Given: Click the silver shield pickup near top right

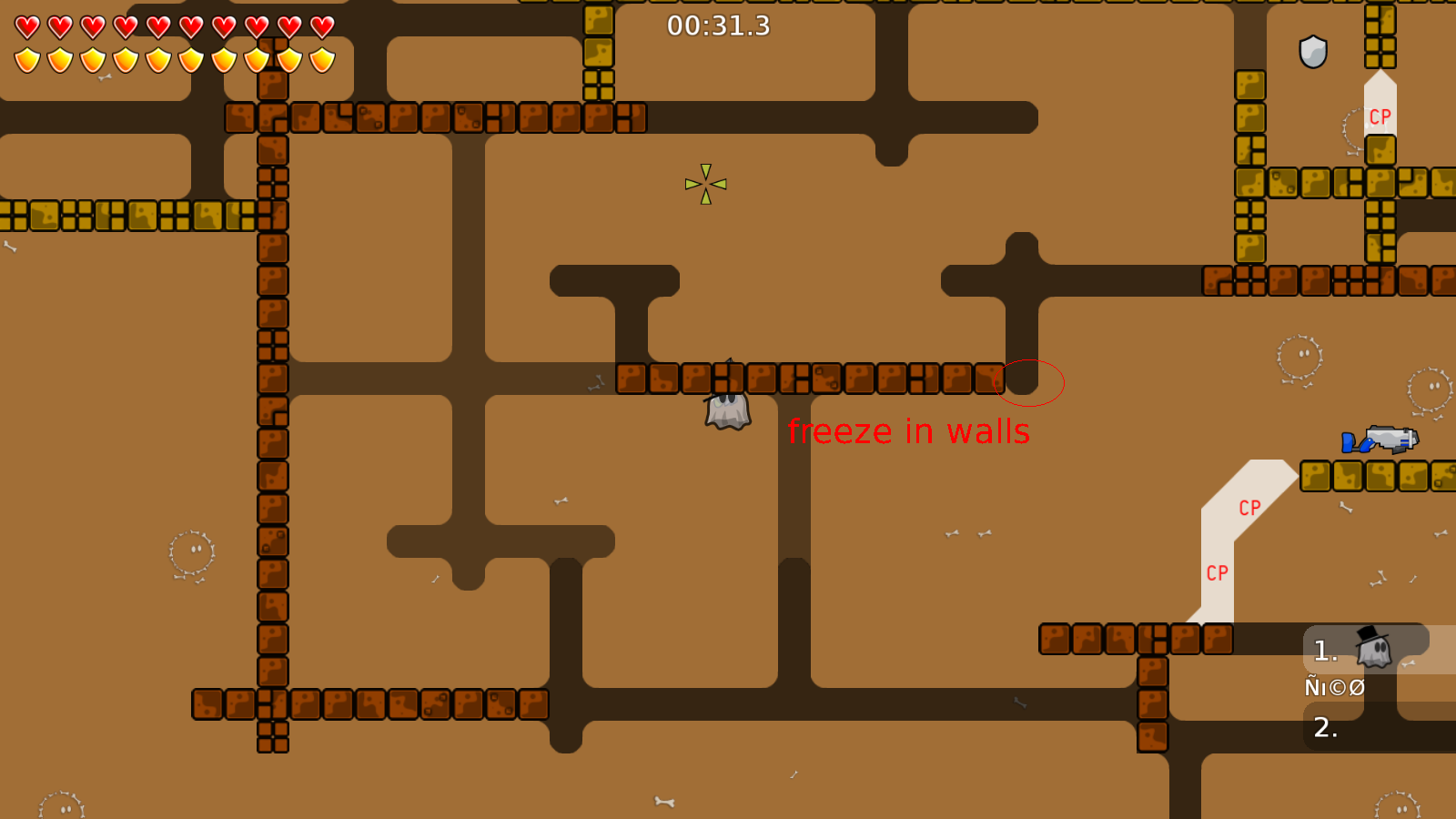Looking at the screenshot, I should [1314, 51].
